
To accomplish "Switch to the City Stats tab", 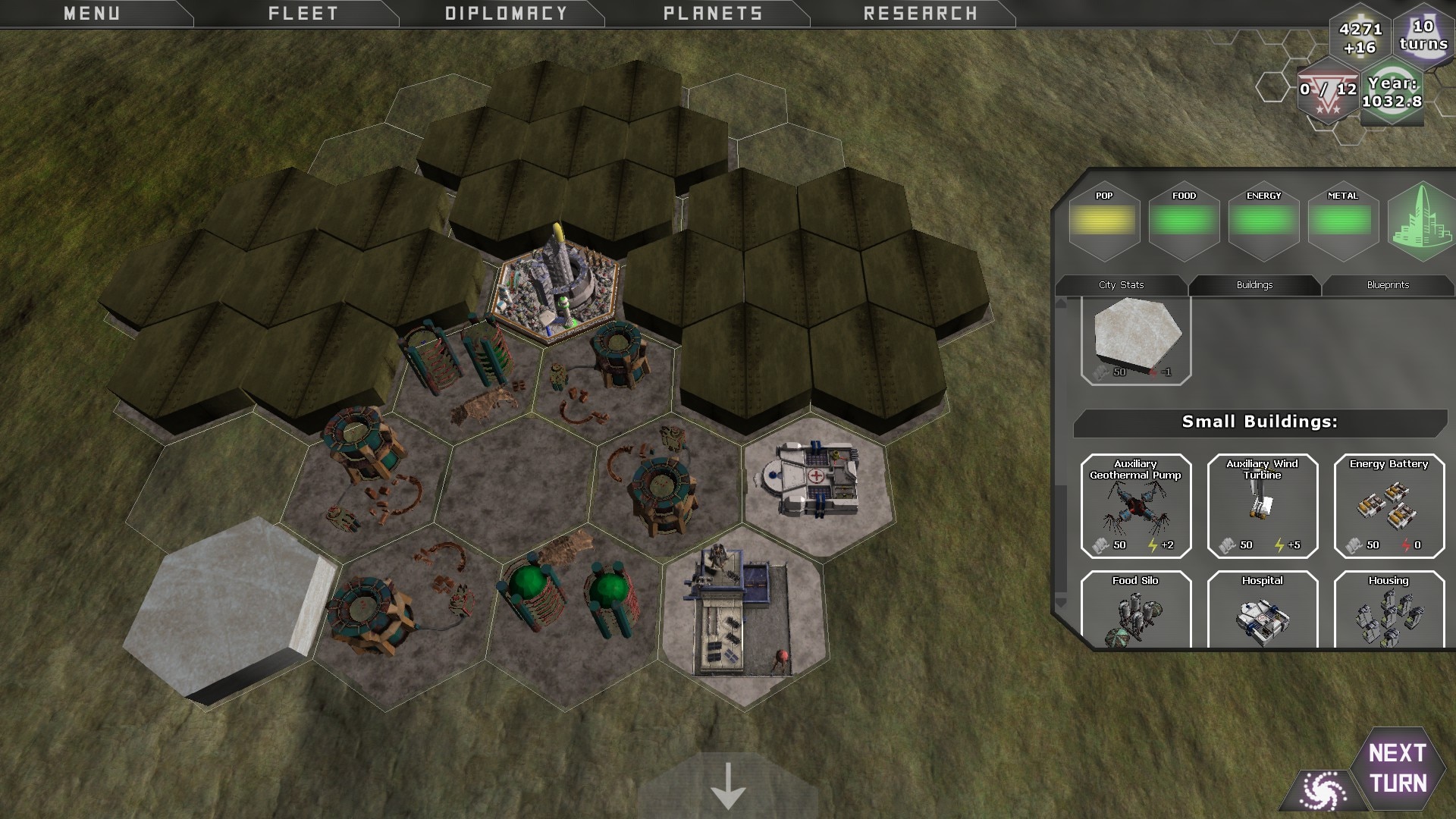I will point(1121,285).
